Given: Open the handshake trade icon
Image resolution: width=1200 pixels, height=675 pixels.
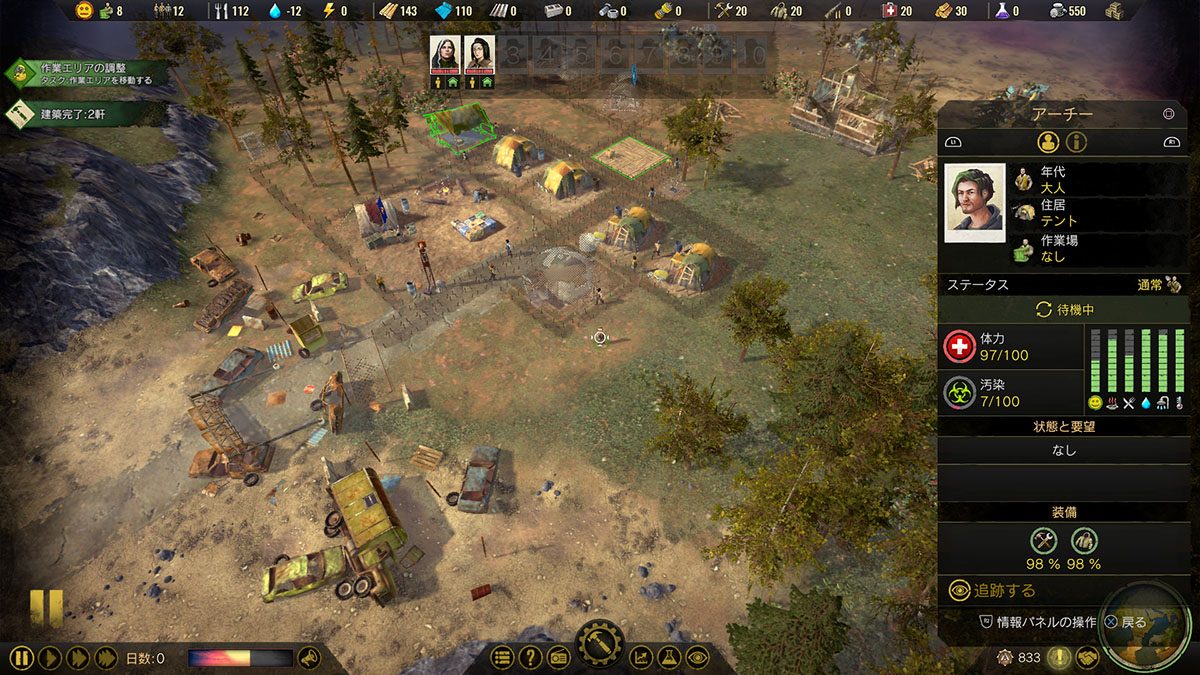Looking at the screenshot, I should tap(1087, 658).
